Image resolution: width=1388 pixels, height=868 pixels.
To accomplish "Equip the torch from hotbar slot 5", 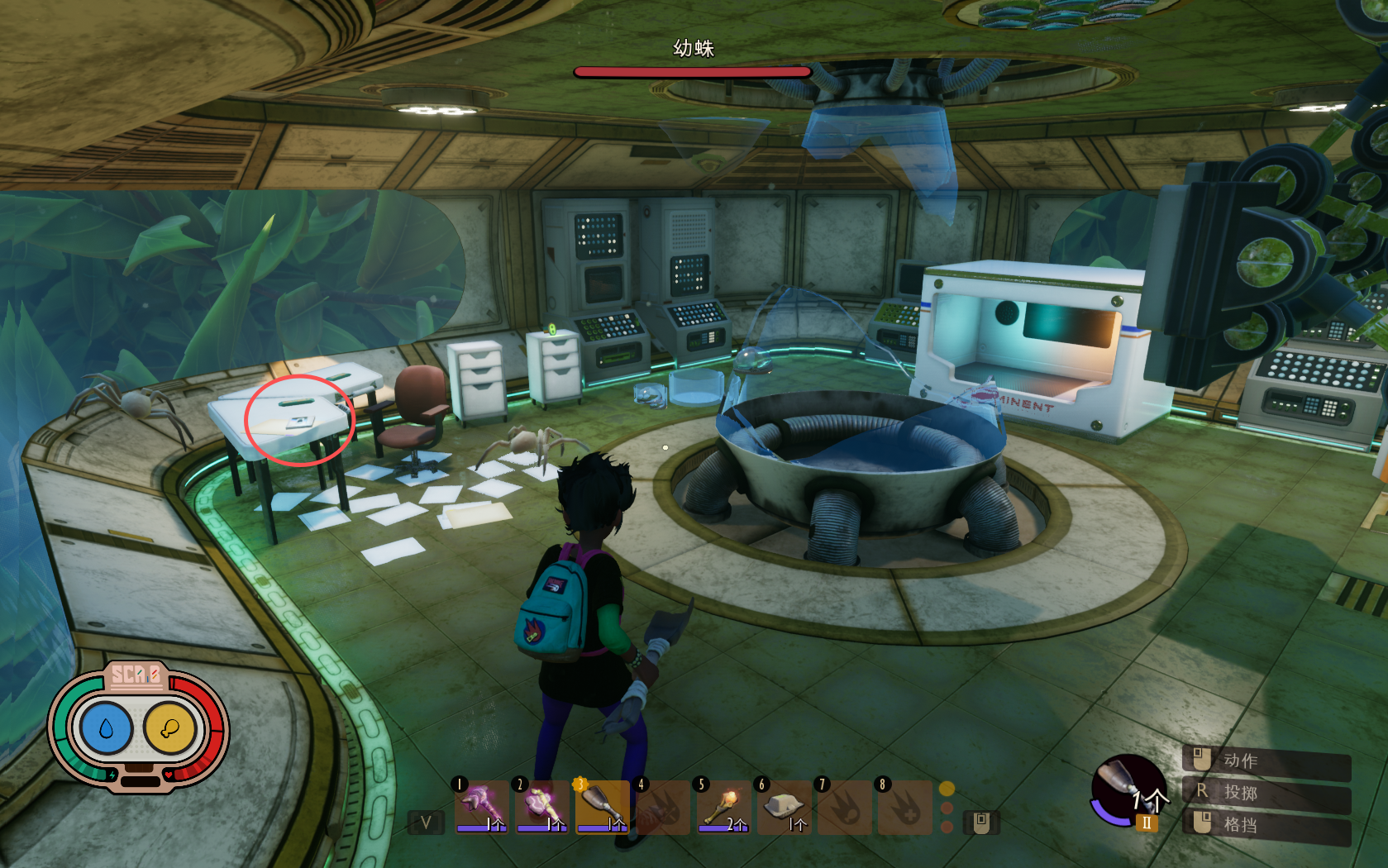I will point(723,806).
